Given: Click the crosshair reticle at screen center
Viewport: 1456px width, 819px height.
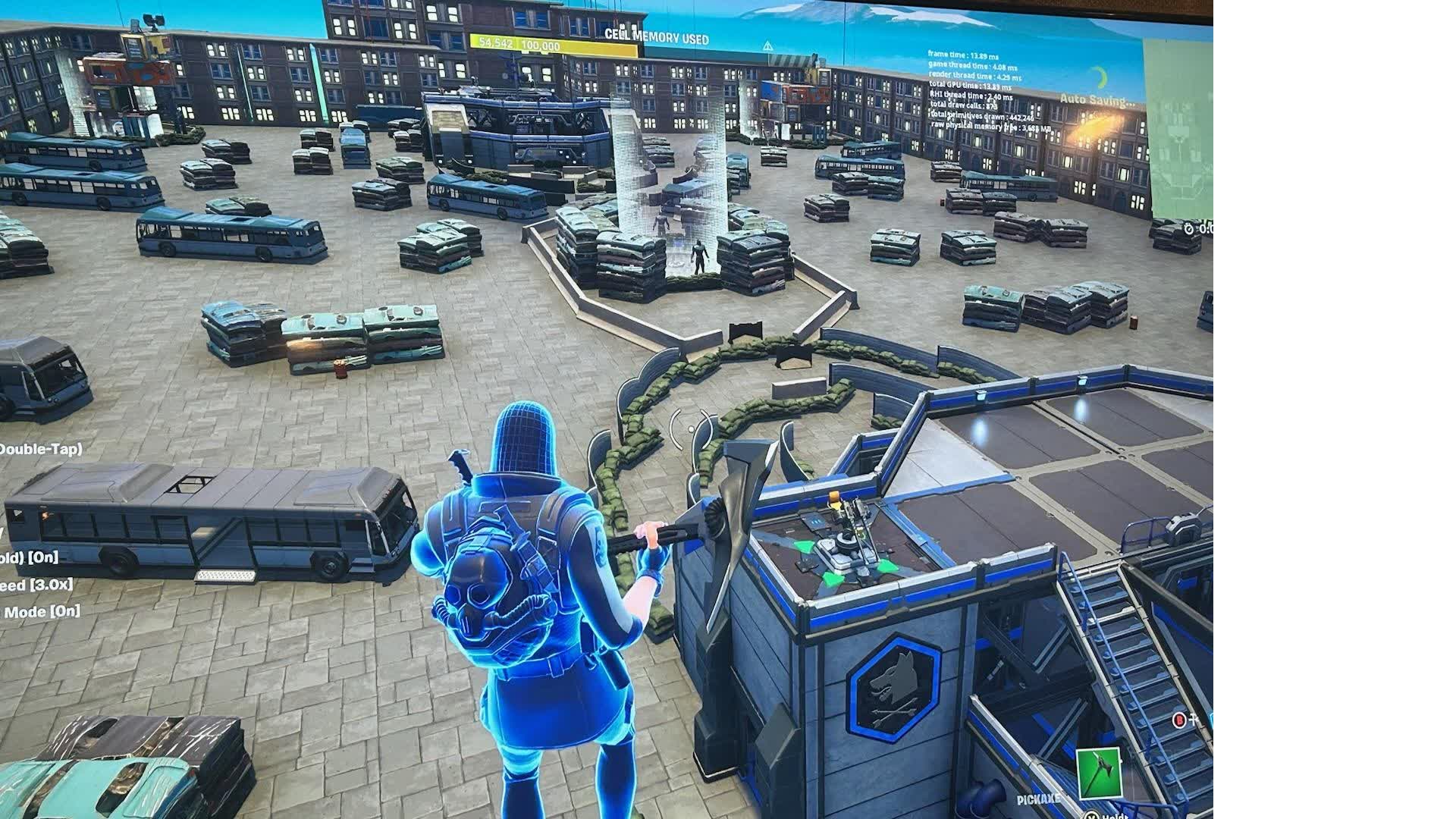Looking at the screenshot, I should (690, 428).
